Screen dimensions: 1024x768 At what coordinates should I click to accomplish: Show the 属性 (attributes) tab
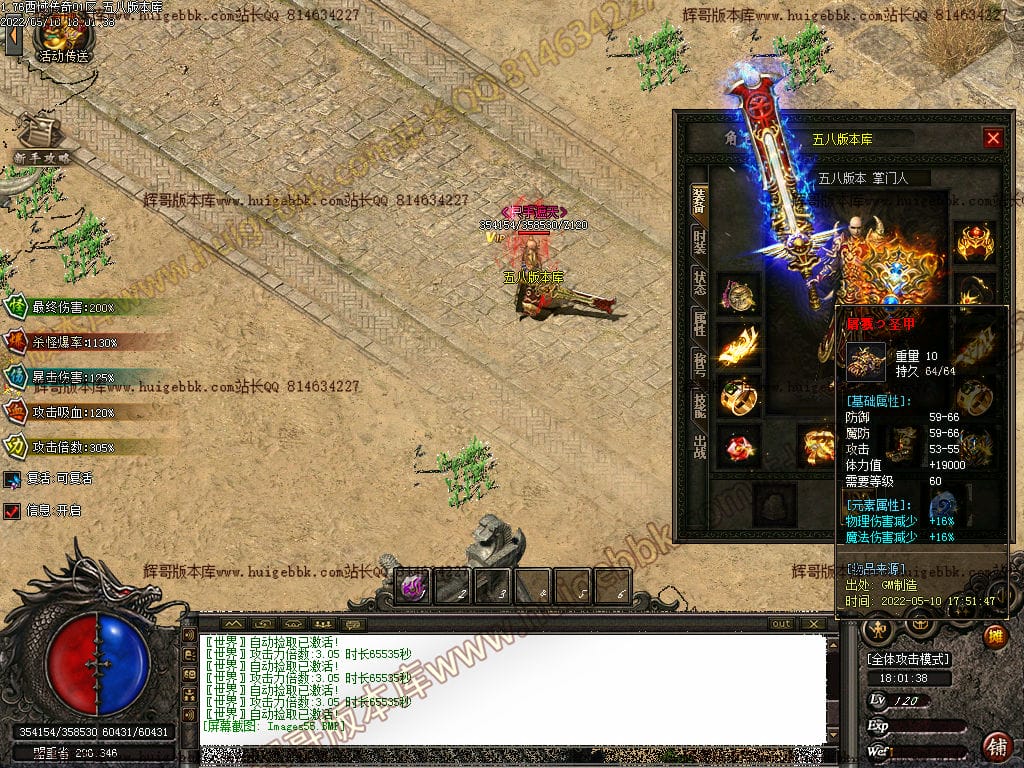[699, 323]
